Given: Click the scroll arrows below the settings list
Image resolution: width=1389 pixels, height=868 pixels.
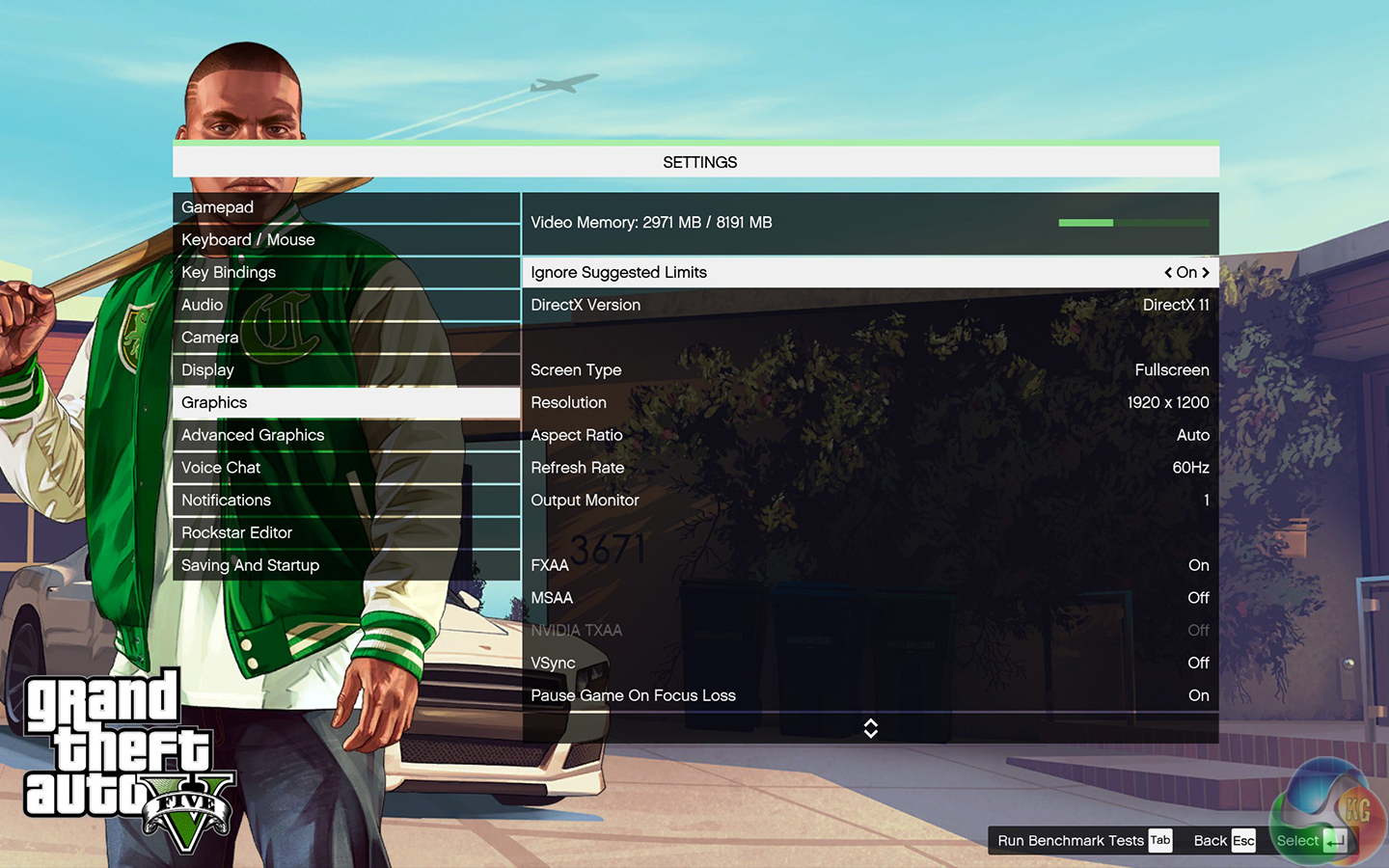Looking at the screenshot, I should (x=870, y=728).
